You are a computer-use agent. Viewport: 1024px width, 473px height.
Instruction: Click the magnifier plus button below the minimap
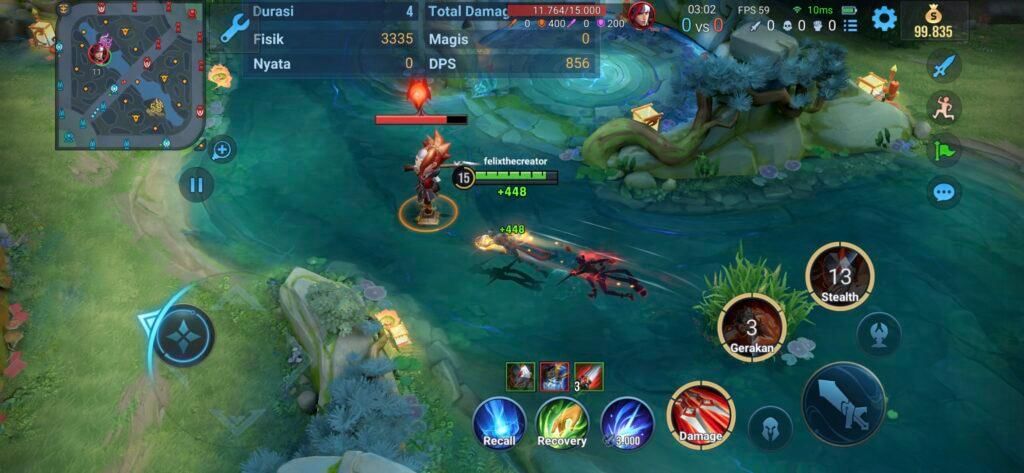click(x=221, y=150)
